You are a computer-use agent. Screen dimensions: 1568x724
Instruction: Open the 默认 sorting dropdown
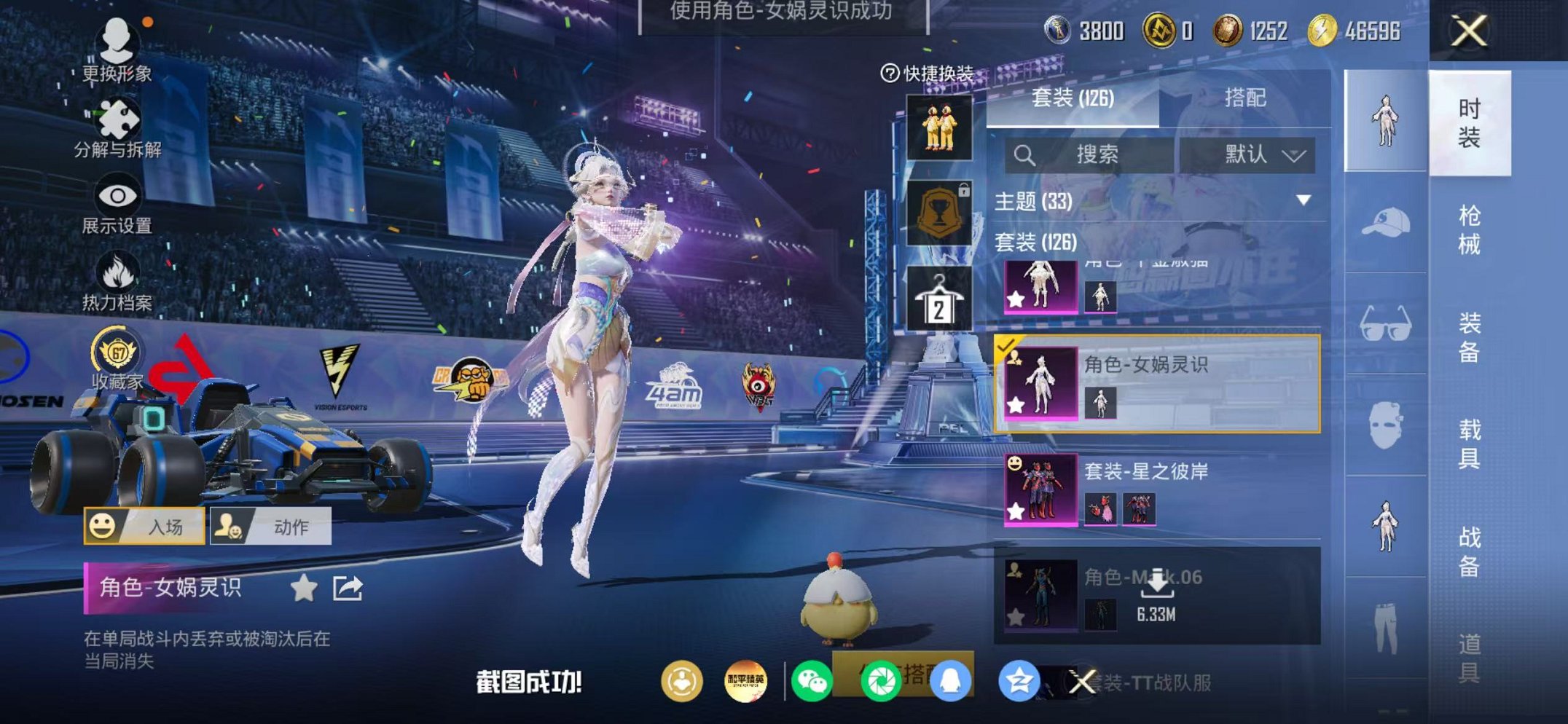pyautogui.click(x=1247, y=154)
